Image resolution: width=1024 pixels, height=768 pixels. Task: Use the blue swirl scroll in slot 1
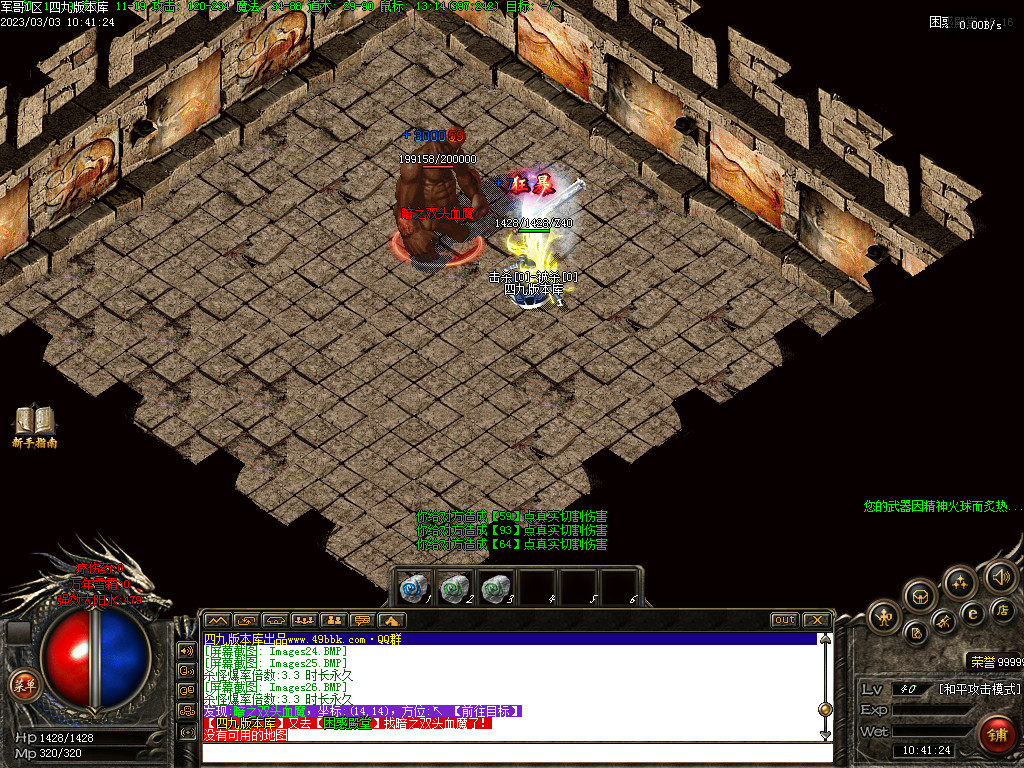pos(414,588)
